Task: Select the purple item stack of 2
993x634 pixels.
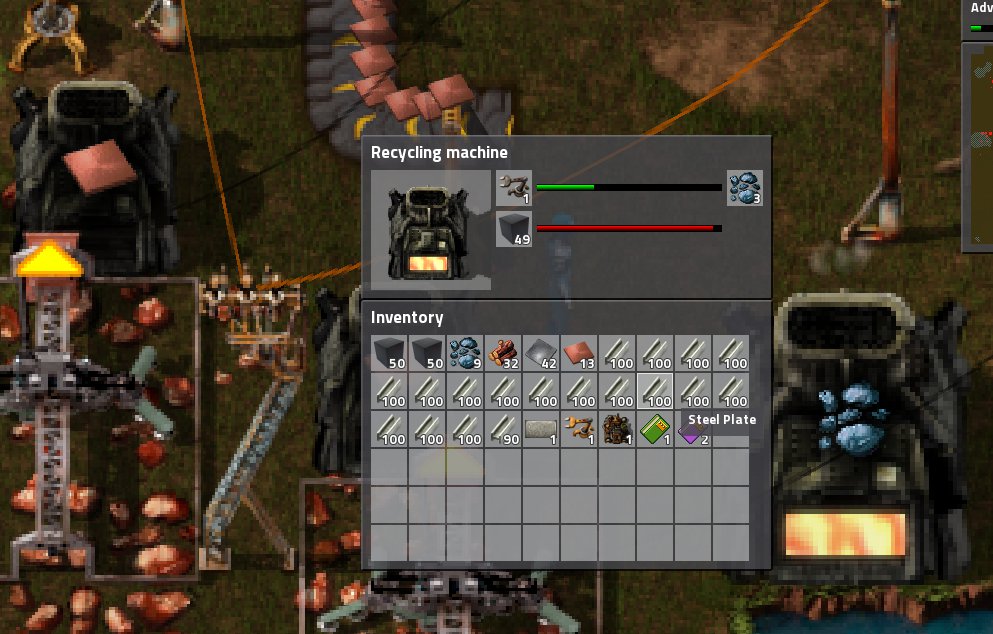Action: 693,430
